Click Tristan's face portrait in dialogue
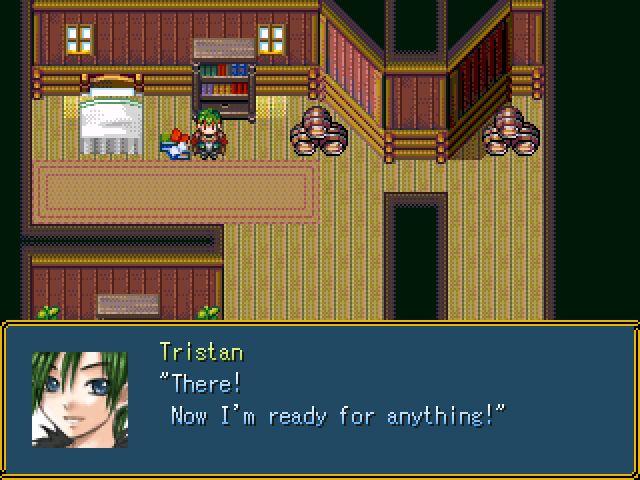 [x=80, y=398]
